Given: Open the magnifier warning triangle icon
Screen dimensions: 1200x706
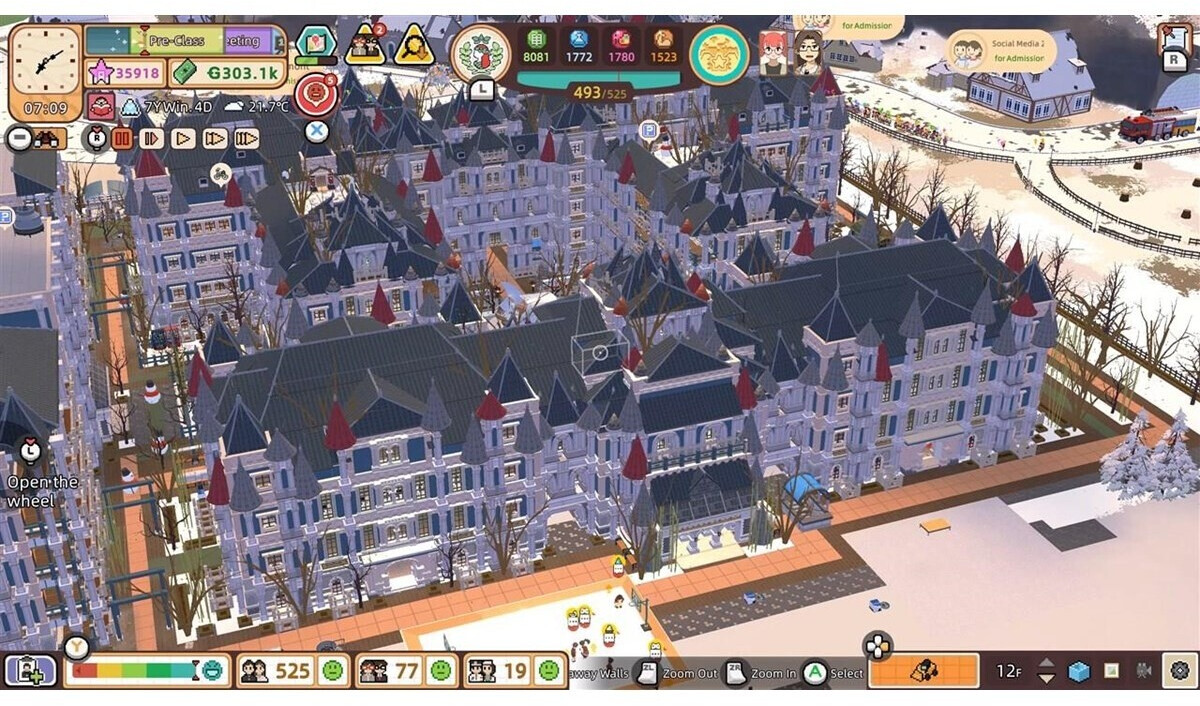Looking at the screenshot, I should click(413, 46).
